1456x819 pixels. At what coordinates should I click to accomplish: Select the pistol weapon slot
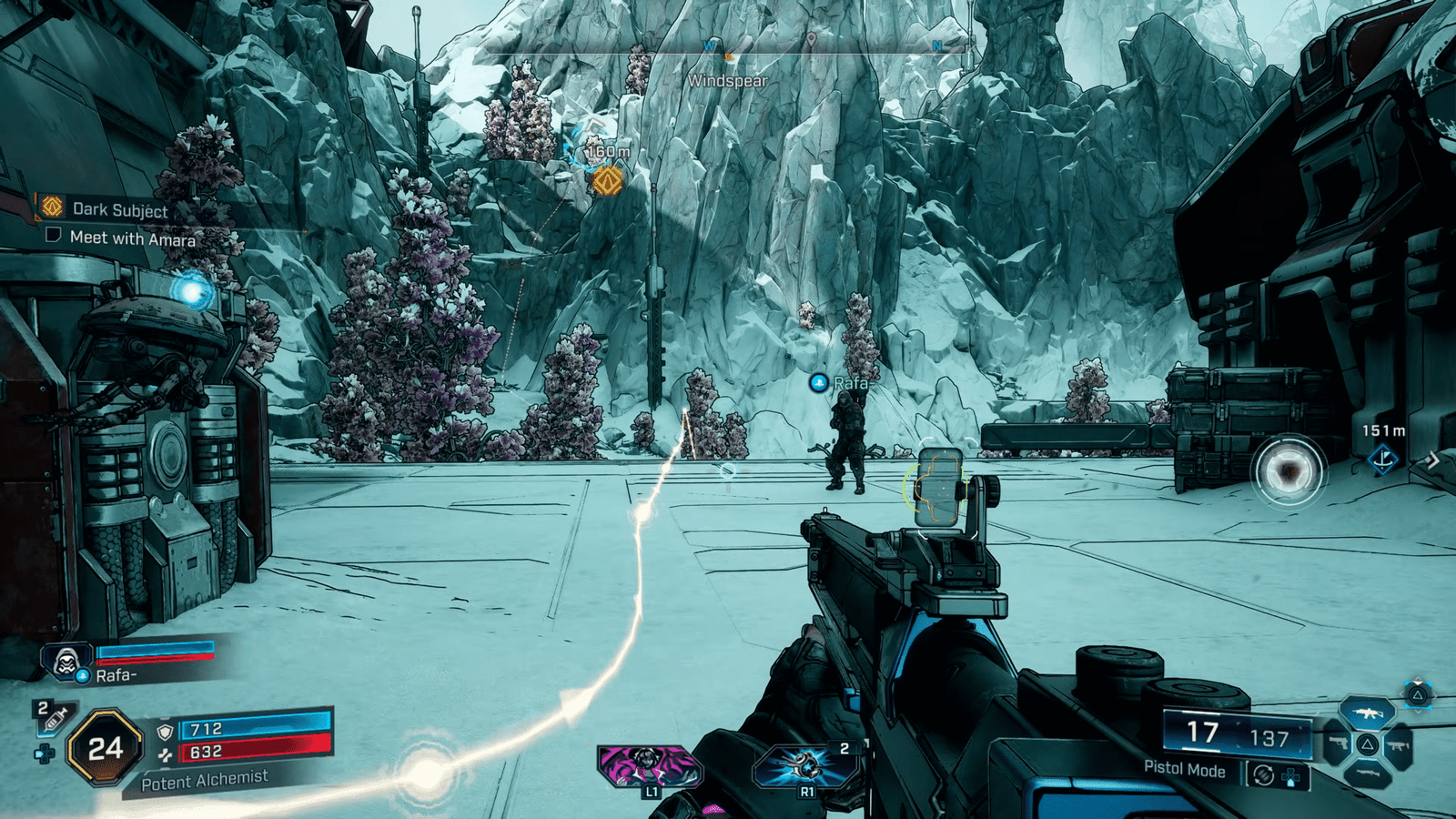[x=1337, y=744]
